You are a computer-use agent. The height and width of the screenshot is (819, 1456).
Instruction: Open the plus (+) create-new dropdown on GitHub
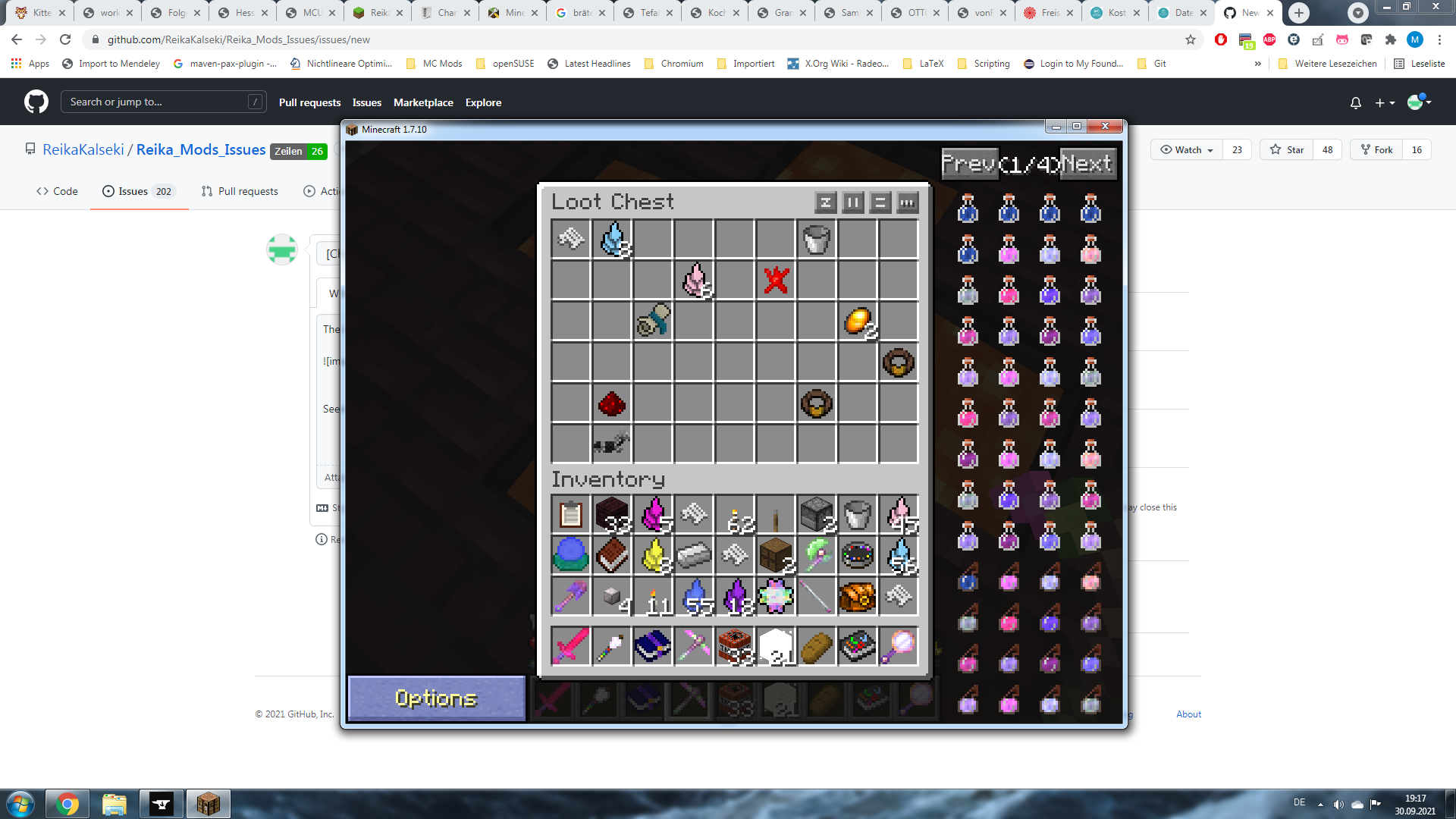click(1383, 102)
